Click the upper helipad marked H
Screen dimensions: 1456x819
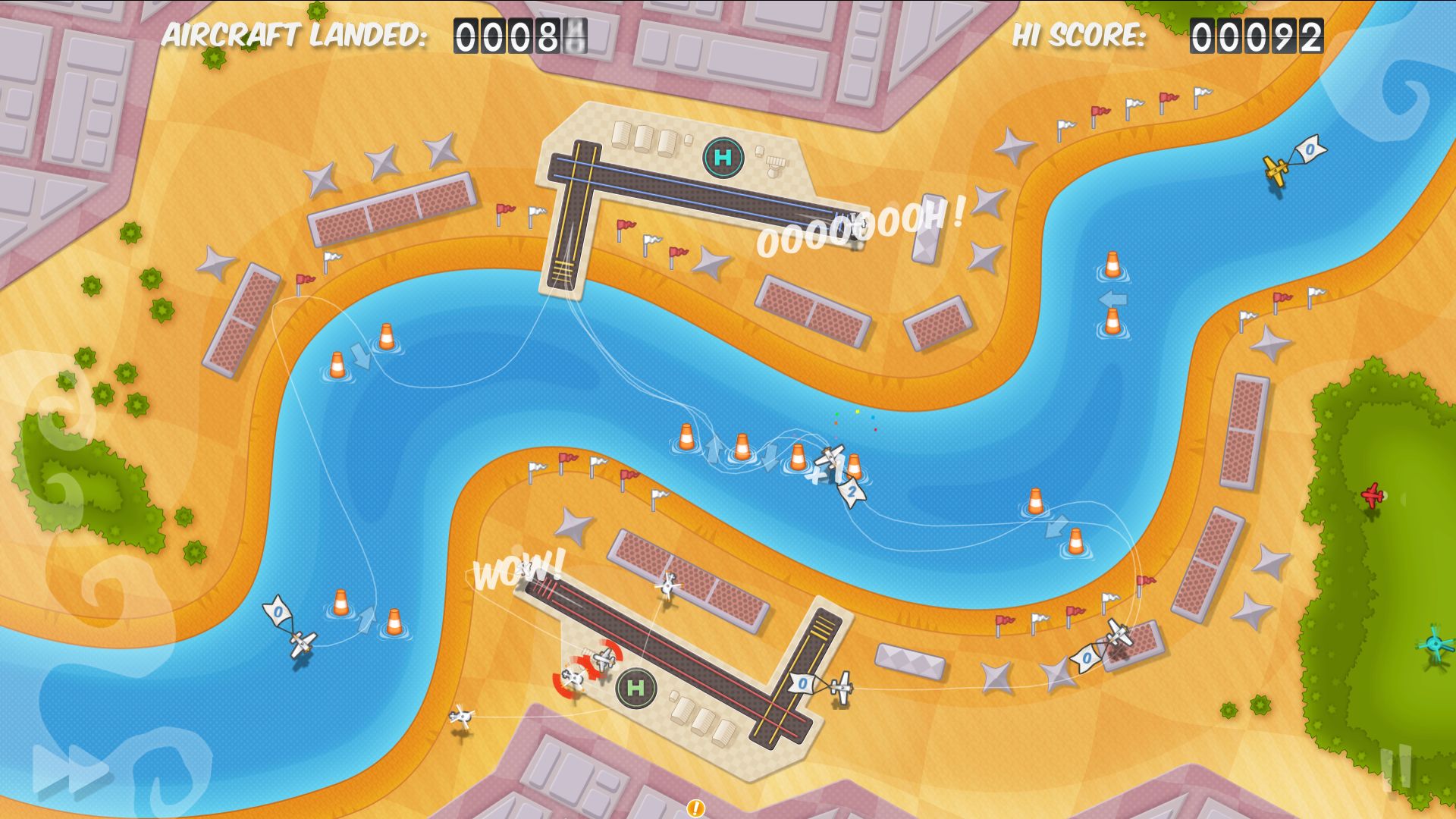click(x=724, y=158)
